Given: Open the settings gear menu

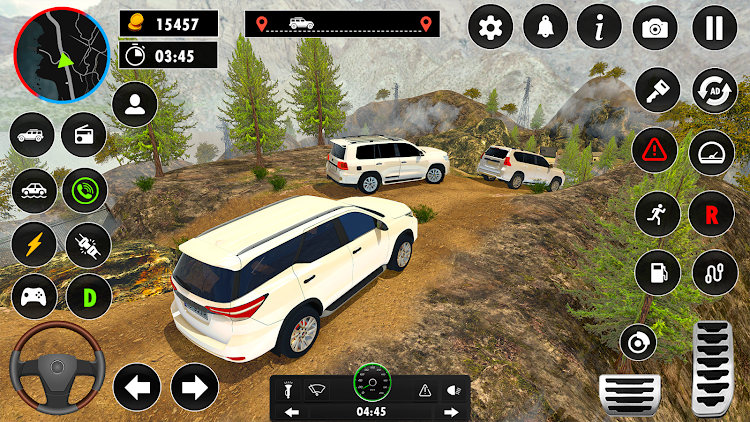Looking at the screenshot, I should [x=490, y=28].
